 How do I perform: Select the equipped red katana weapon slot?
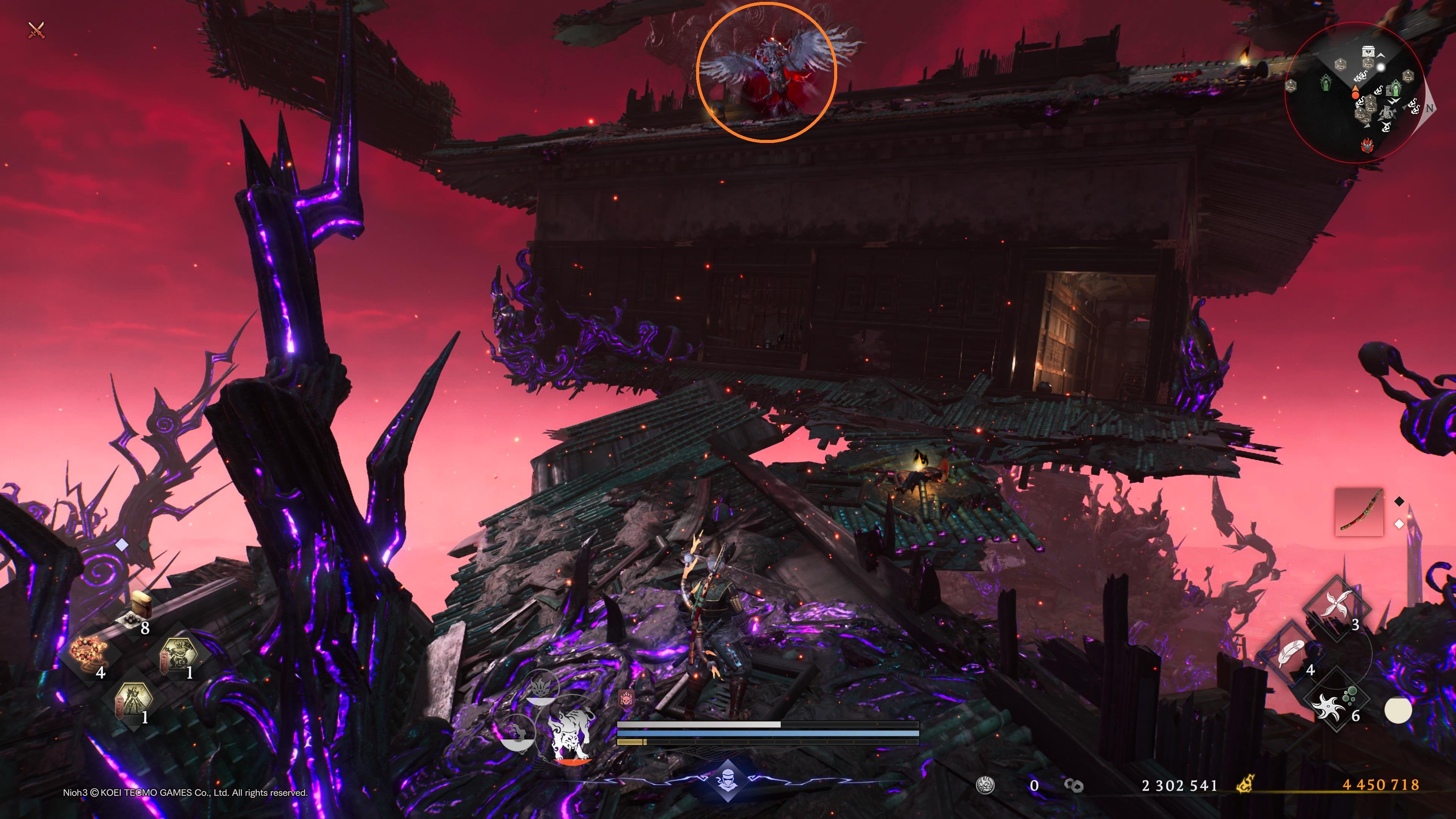(1359, 512)
